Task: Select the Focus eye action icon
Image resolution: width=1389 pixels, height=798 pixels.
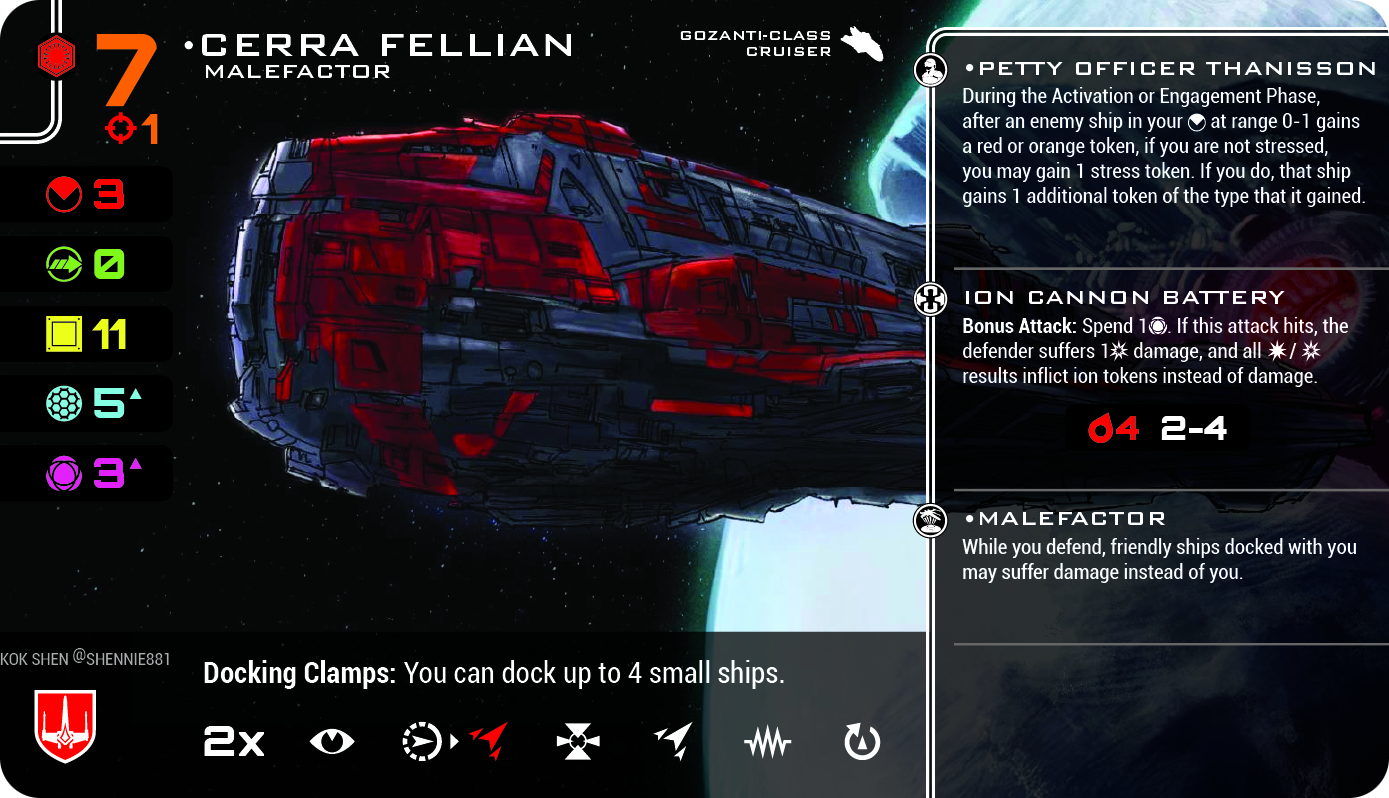Action: (x=332, y=742)
